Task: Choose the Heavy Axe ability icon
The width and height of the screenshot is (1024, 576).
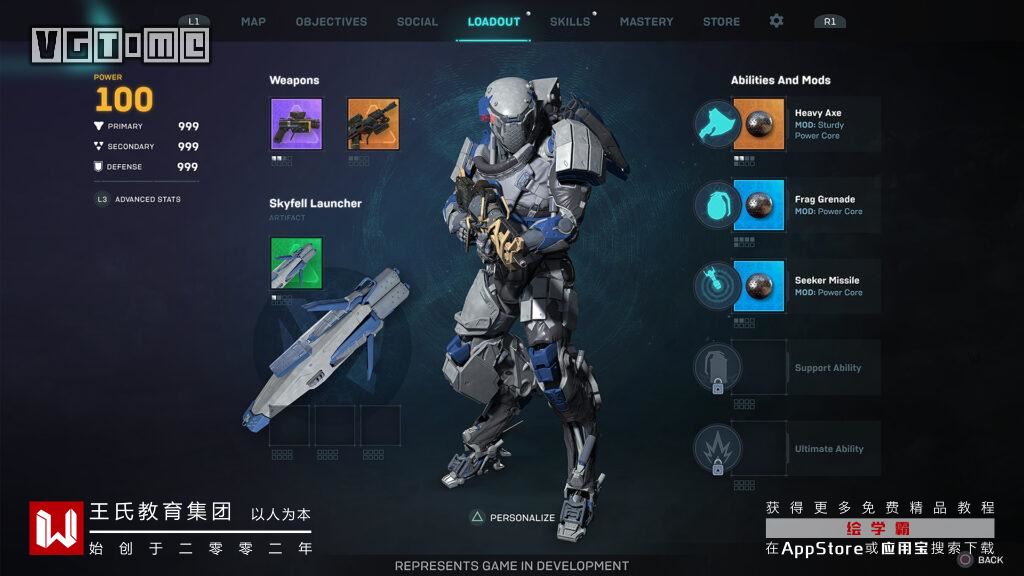Action: click(x=717, y=125)
